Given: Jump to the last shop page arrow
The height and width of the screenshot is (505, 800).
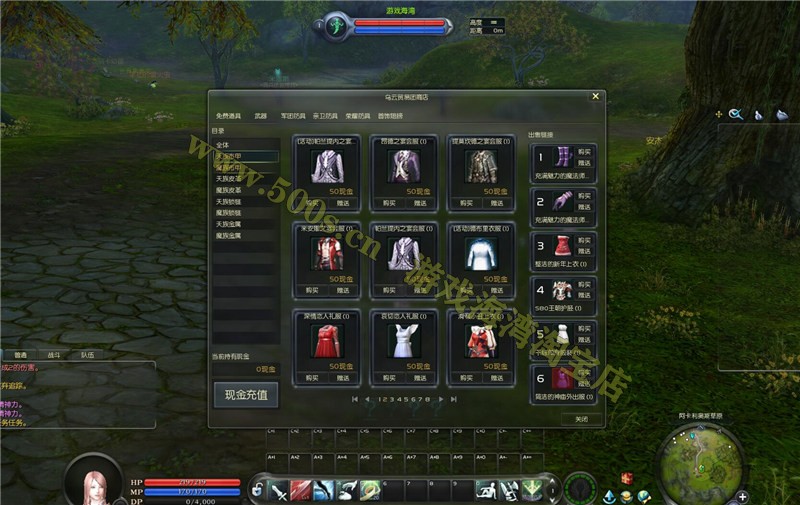Looking at the screenshot, I should coord(454,399).
